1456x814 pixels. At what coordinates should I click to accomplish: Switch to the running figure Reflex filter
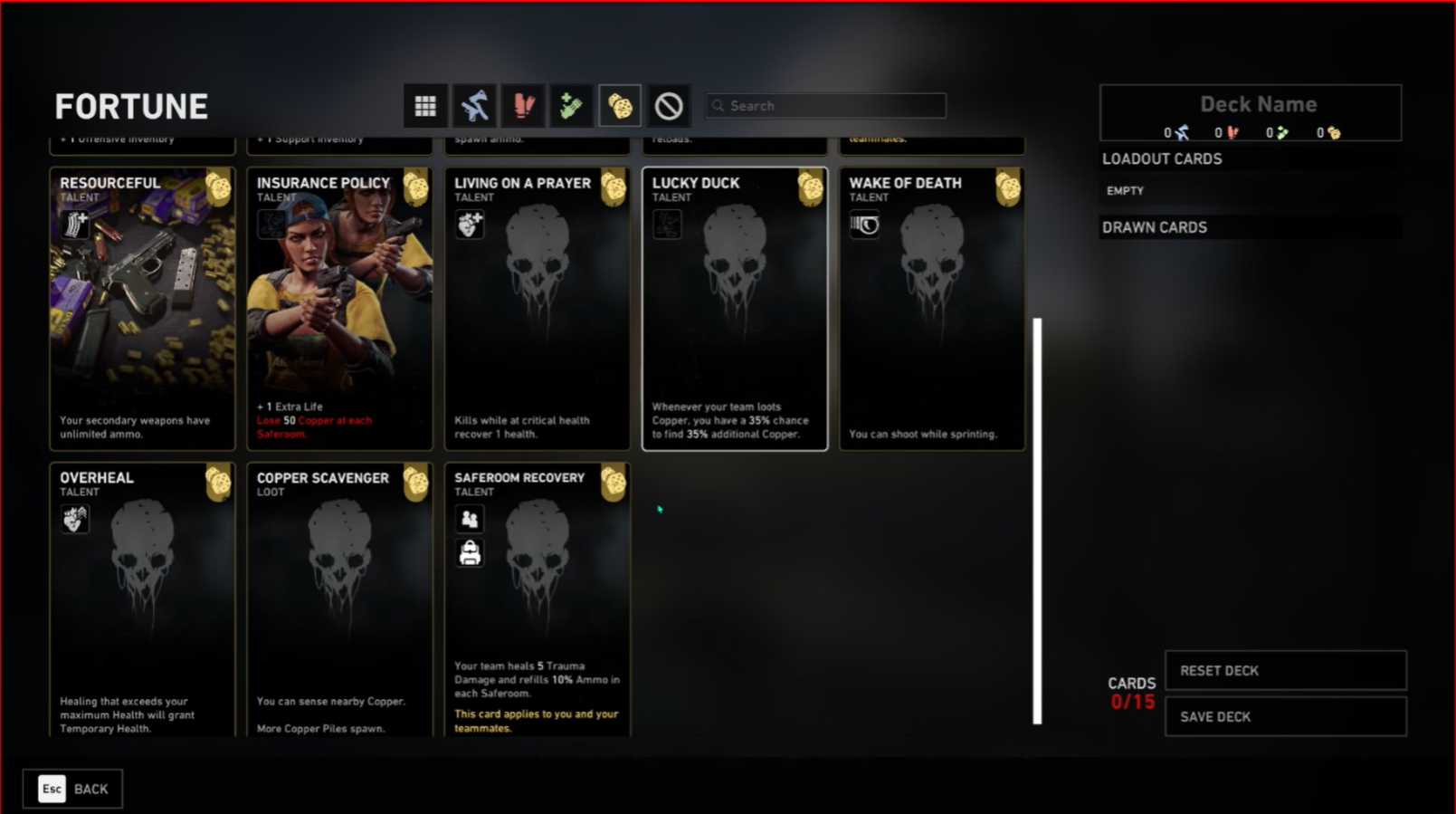[474, 106]
